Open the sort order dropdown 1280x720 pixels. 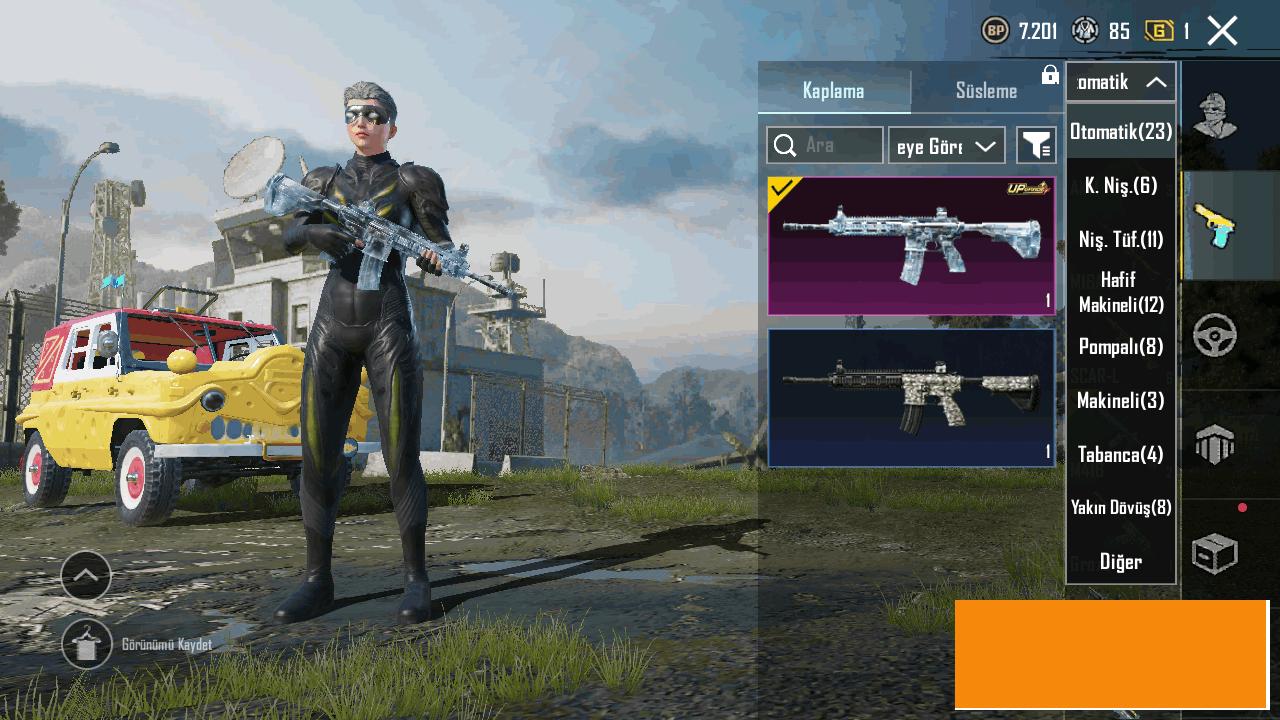coord(946,146)
